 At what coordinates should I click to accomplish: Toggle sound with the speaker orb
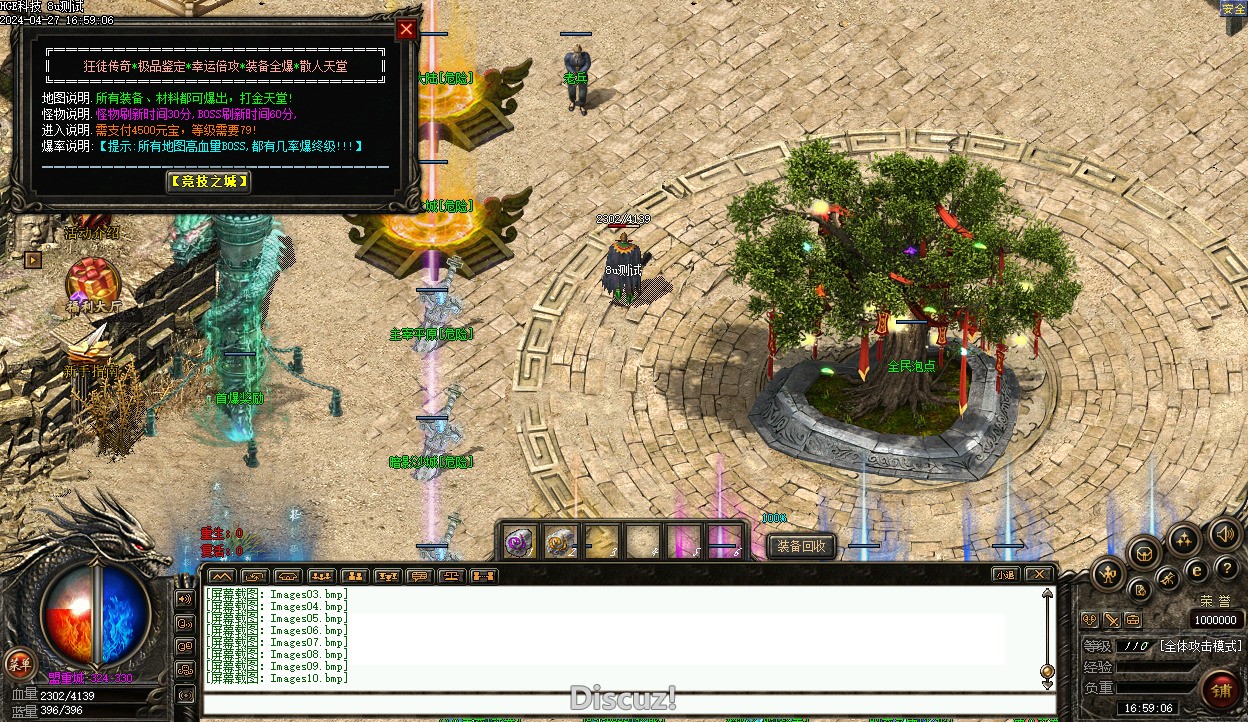1223,533
